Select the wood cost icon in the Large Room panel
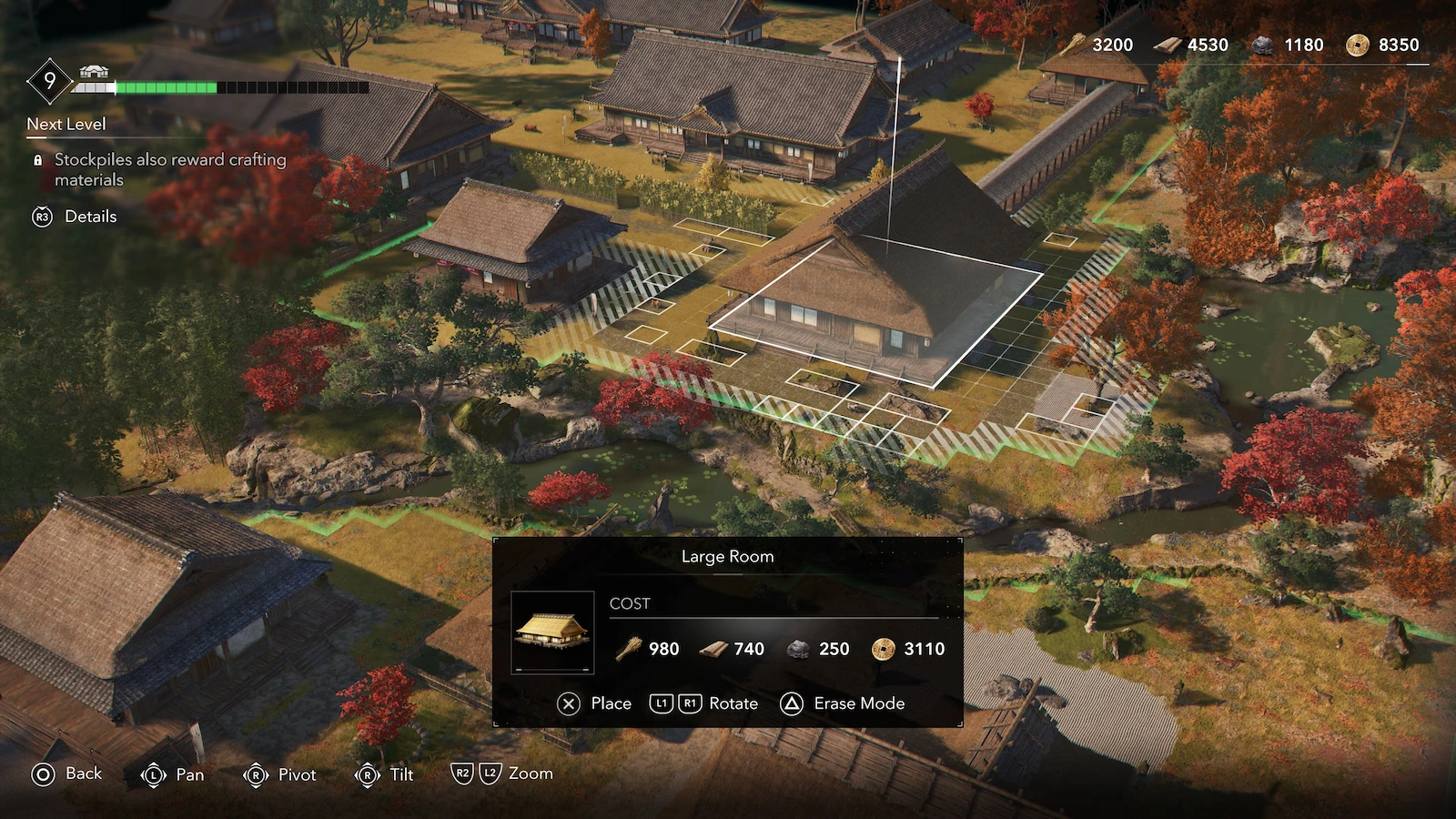Image resolution: width=1456 pixels, height=819 pixels. pyautogui.click(x=630, y=650)
